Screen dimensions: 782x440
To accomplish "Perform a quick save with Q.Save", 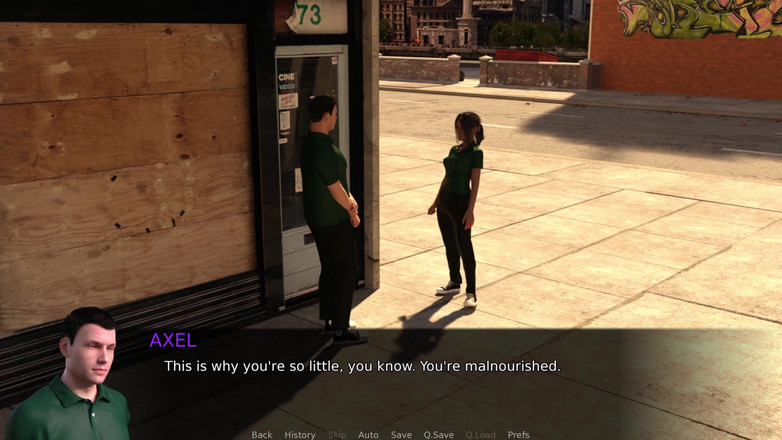I will tap(438, 435).
